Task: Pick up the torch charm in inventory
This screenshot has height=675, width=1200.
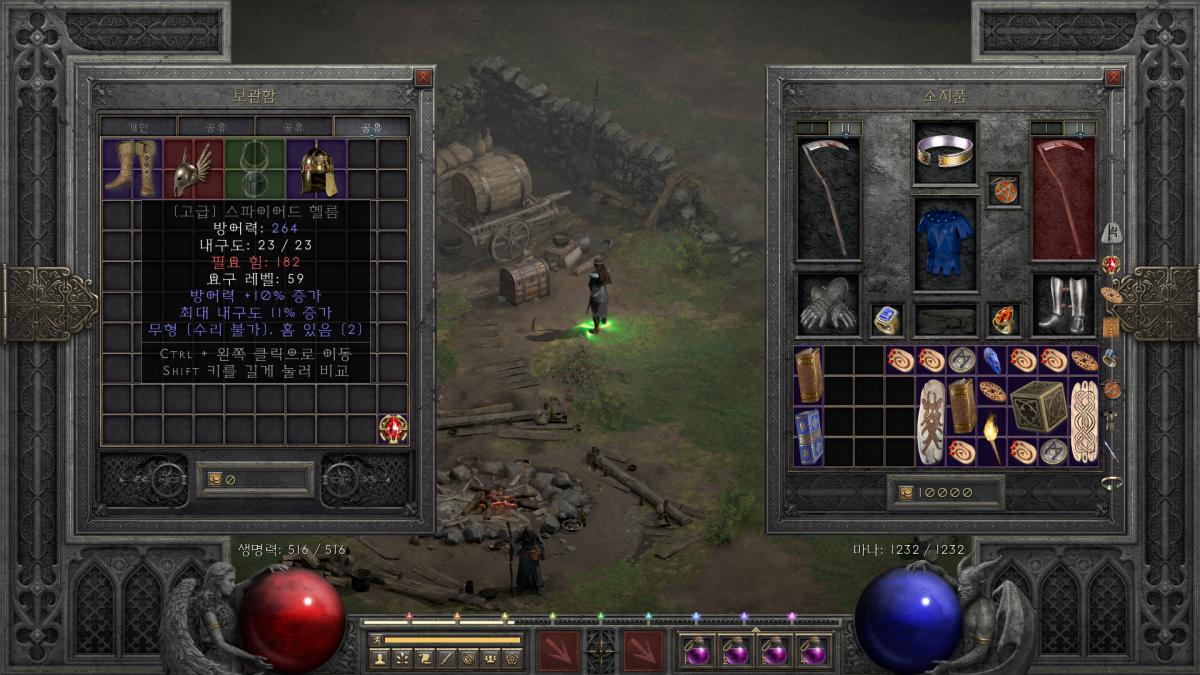Action: click(x=992, y=437)
